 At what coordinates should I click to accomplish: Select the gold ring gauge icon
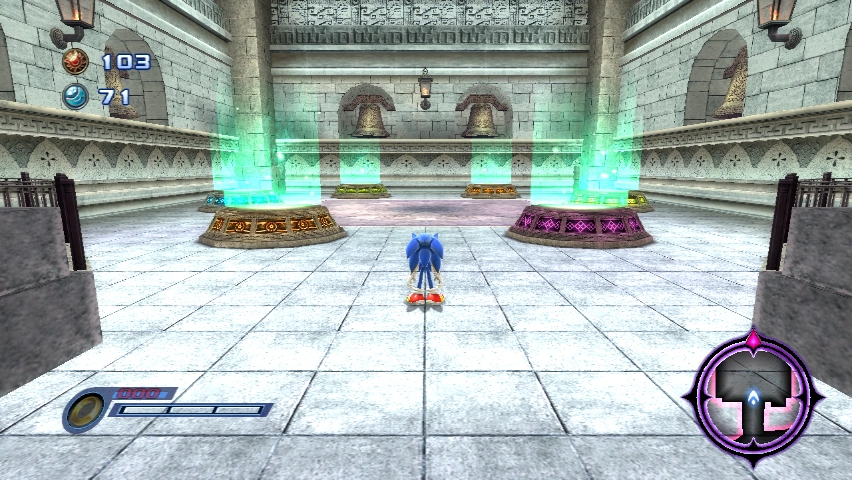[x=85, y=410]
